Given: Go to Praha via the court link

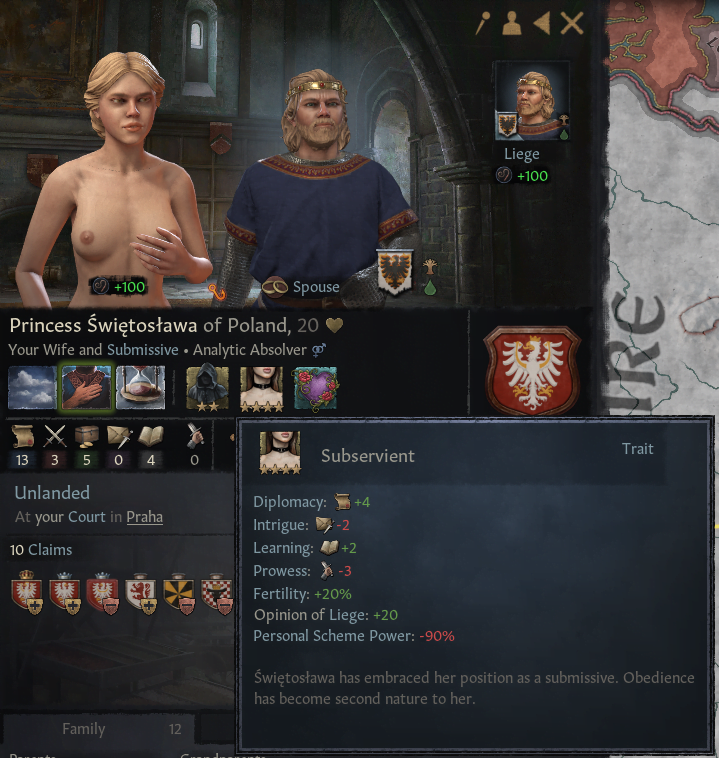Looking at the screenshot, I should [x=144, y=517].
